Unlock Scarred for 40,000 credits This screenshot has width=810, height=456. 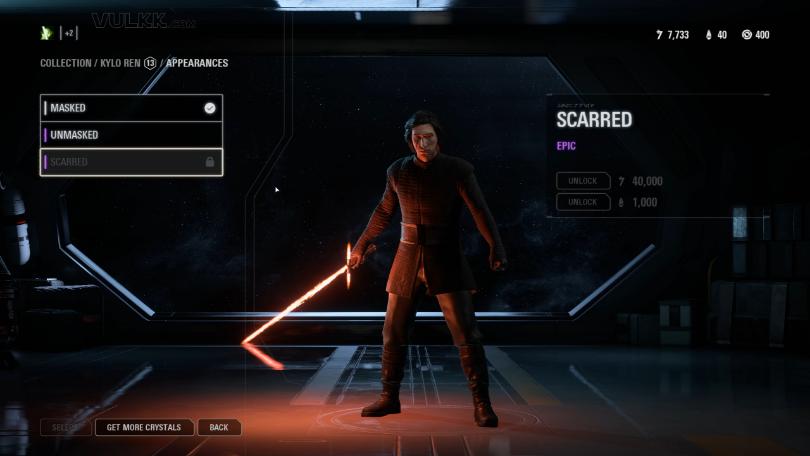(x=583, y=181)
